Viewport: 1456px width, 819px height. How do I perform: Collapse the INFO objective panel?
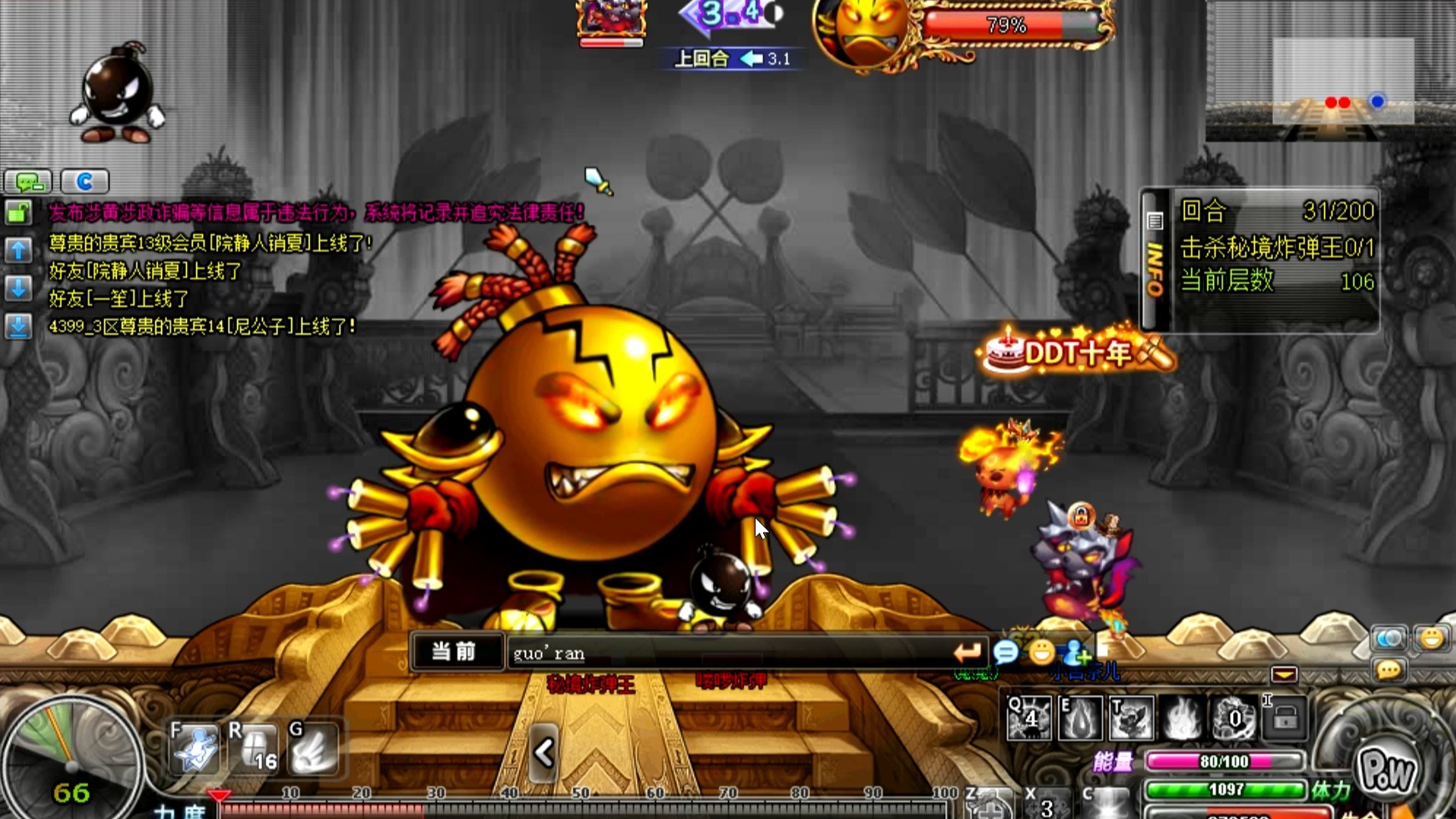coord(1155,259)
